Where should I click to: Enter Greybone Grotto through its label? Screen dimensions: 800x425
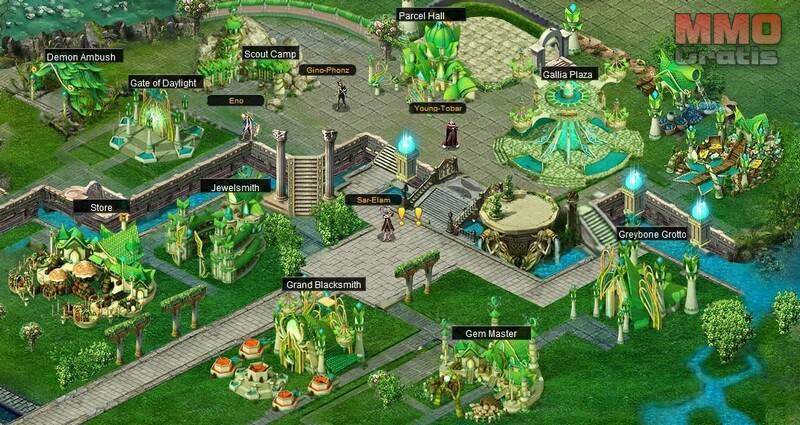(650, 235)
